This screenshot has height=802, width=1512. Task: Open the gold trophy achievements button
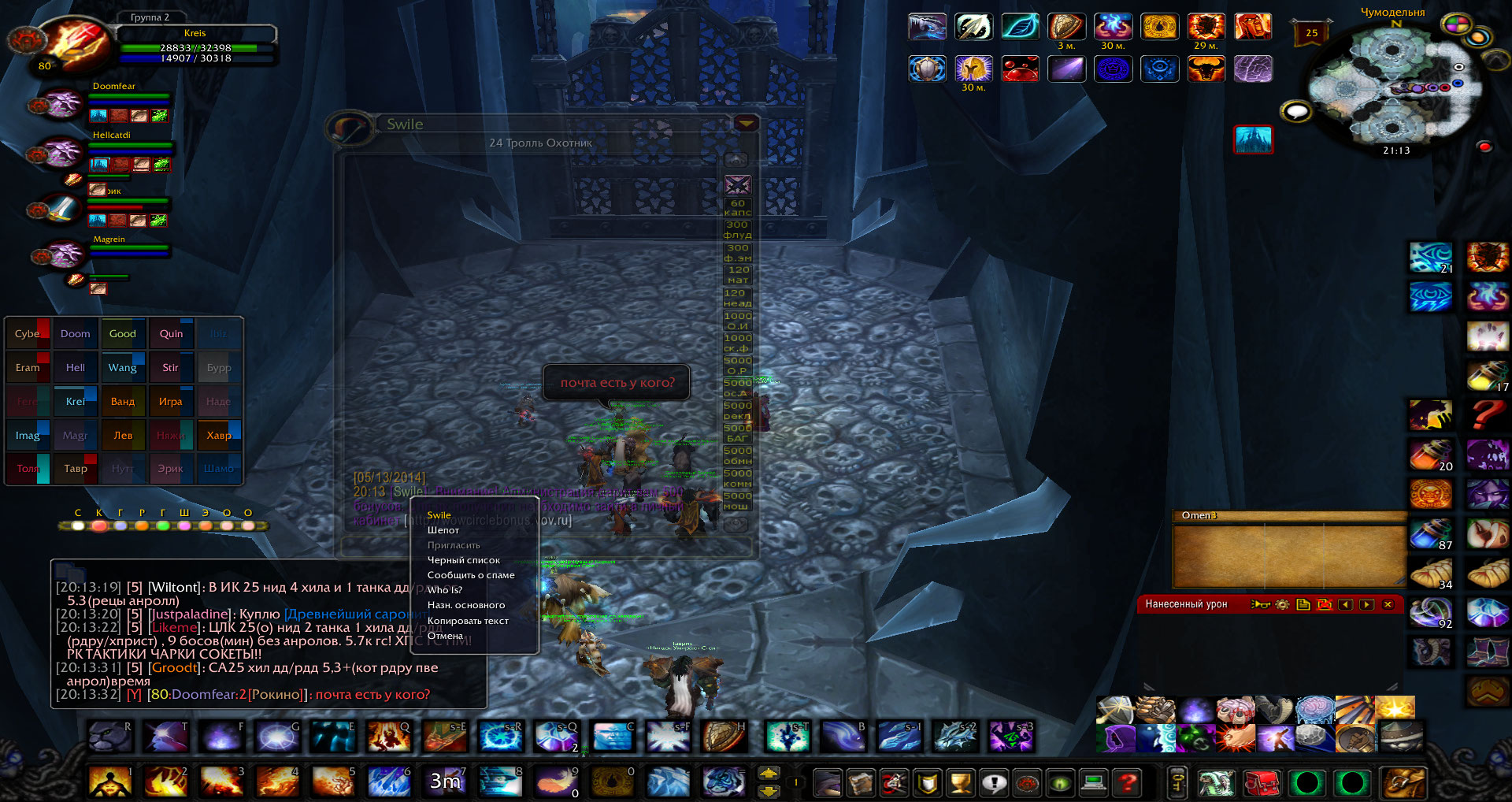[961, 782]
